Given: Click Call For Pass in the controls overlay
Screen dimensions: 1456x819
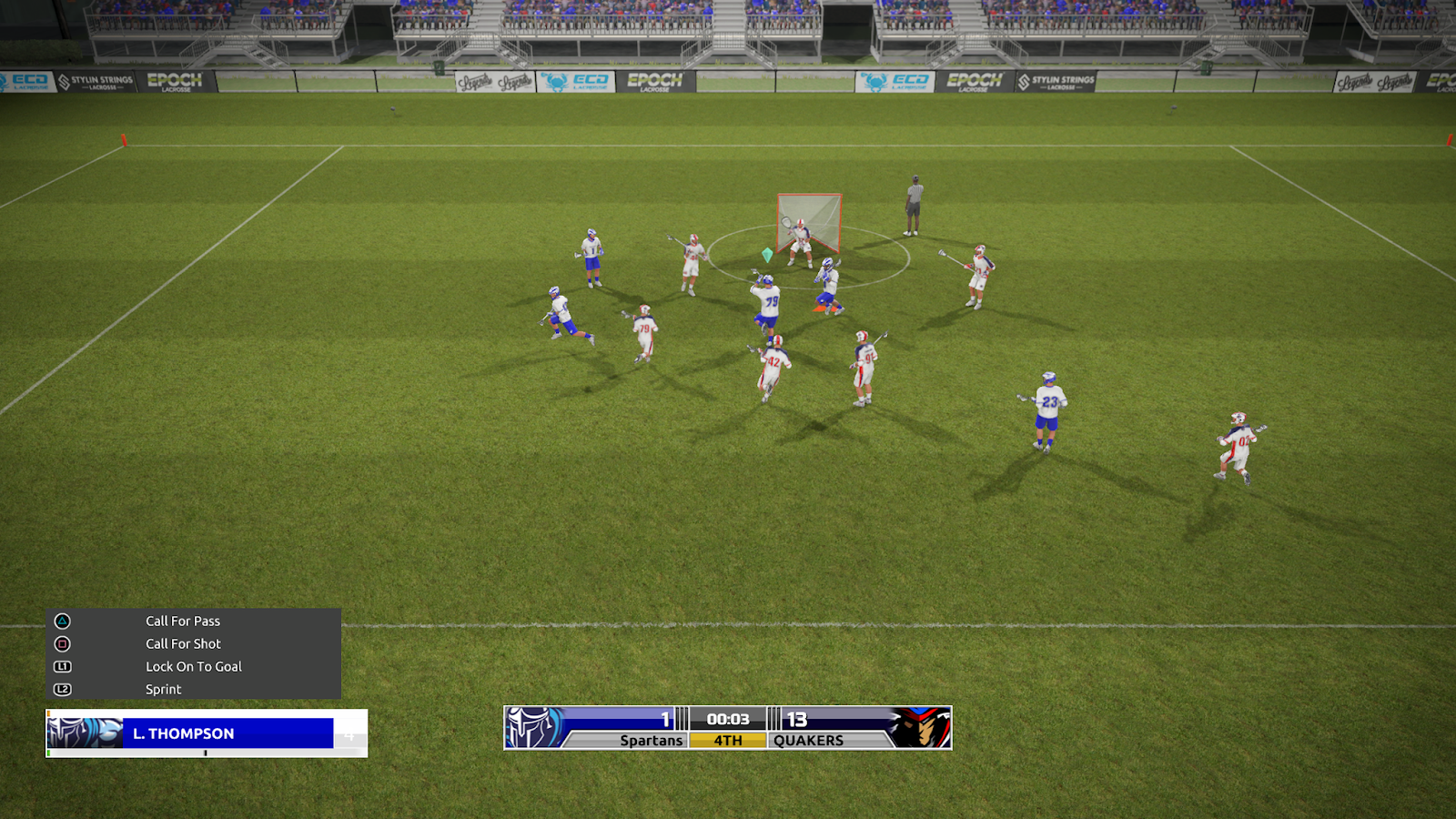Looking at the screenshot, I should pyautogui.click(x=183, y=621).
